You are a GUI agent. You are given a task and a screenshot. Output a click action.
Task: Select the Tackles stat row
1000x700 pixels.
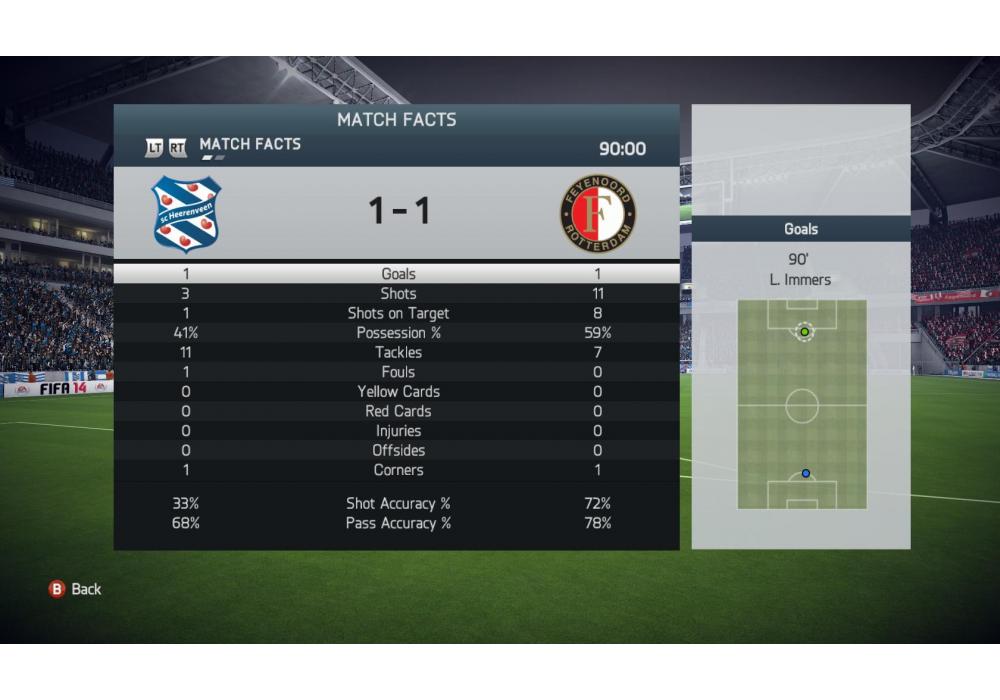(x=397, y=352)
